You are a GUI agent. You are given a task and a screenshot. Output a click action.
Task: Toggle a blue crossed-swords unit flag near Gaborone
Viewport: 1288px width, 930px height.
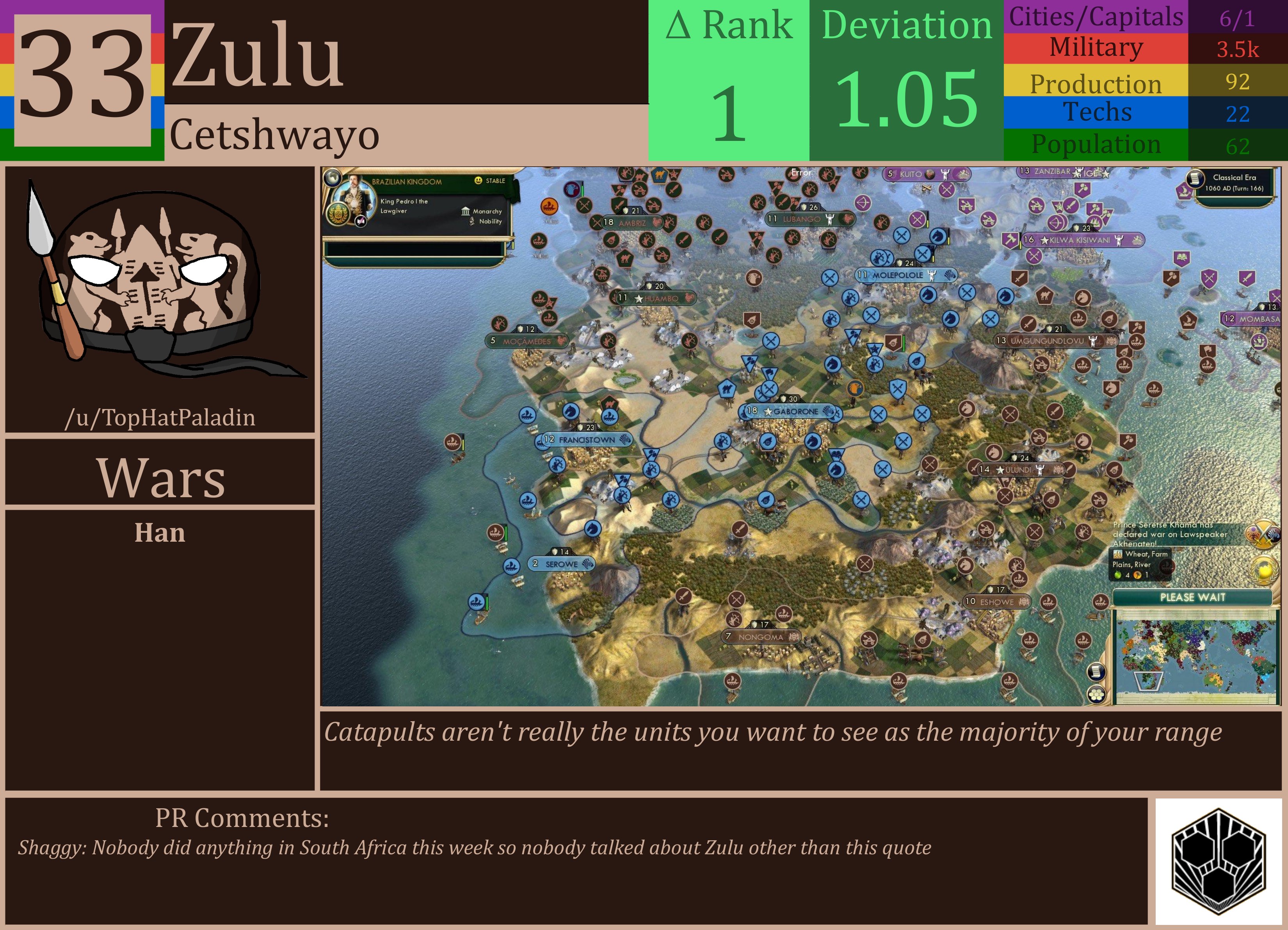click(770, 389)
